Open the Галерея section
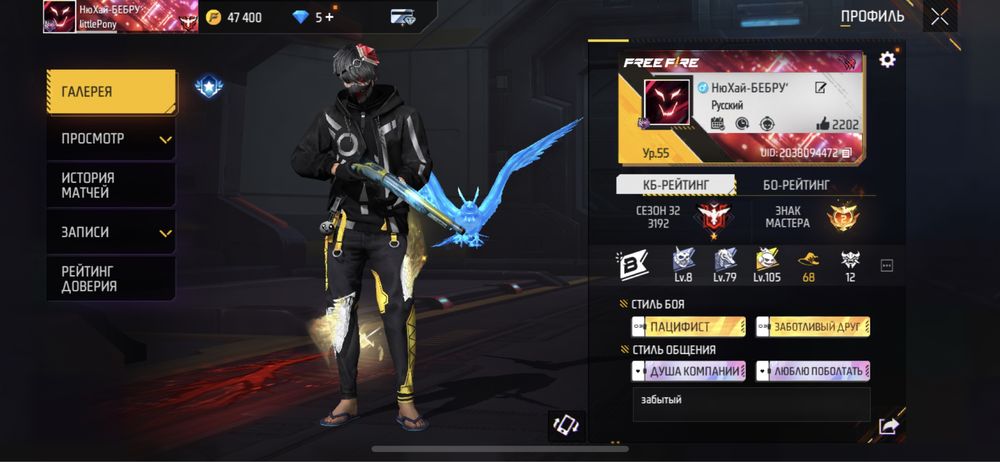This screenshot has height=462, width=1000. (x=110, y=92)
